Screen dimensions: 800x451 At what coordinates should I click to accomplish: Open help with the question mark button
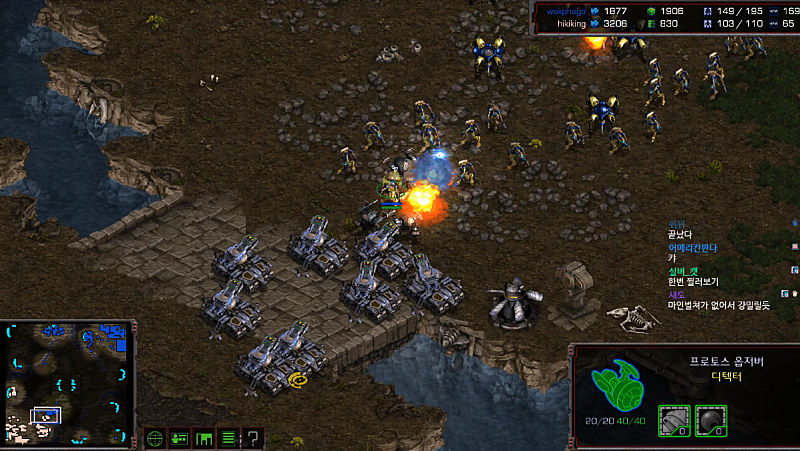tap(253, 438)
